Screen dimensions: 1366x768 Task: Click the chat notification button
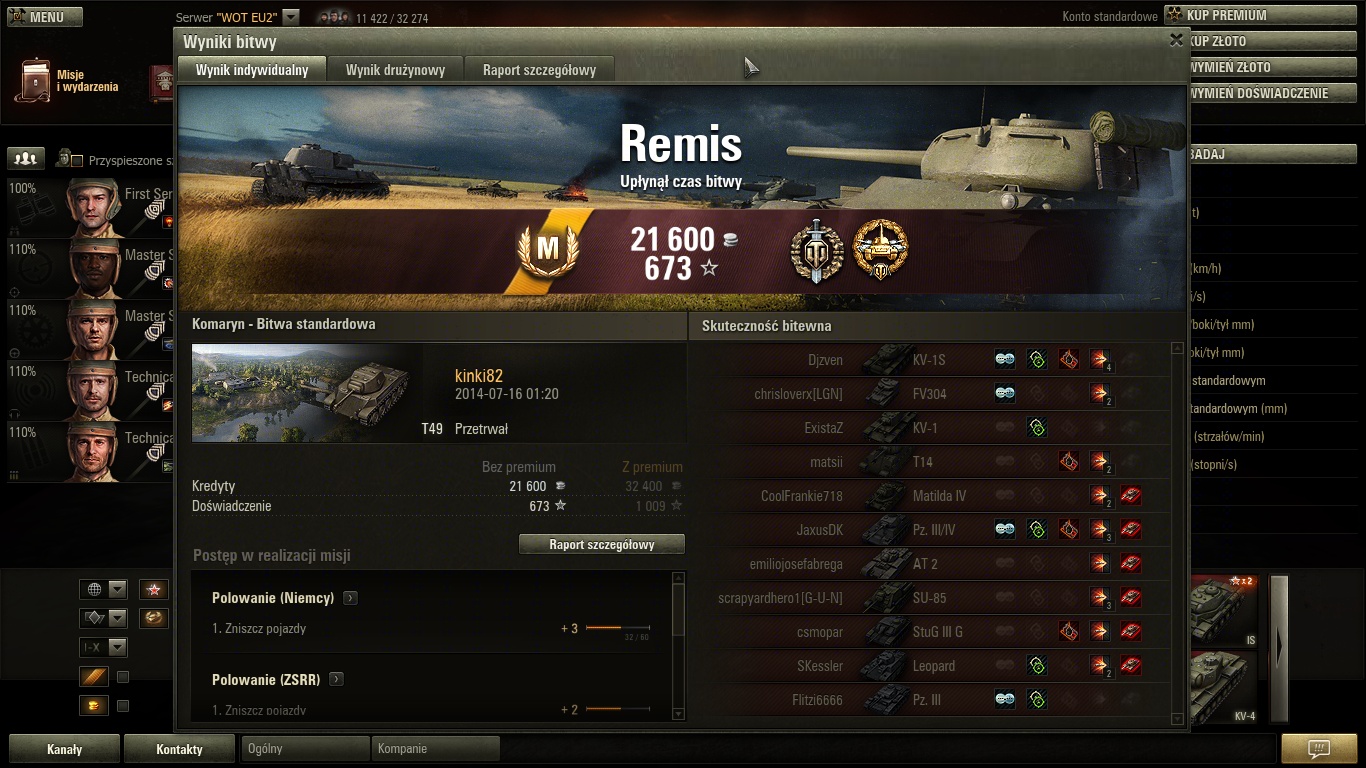point(1318,749)
